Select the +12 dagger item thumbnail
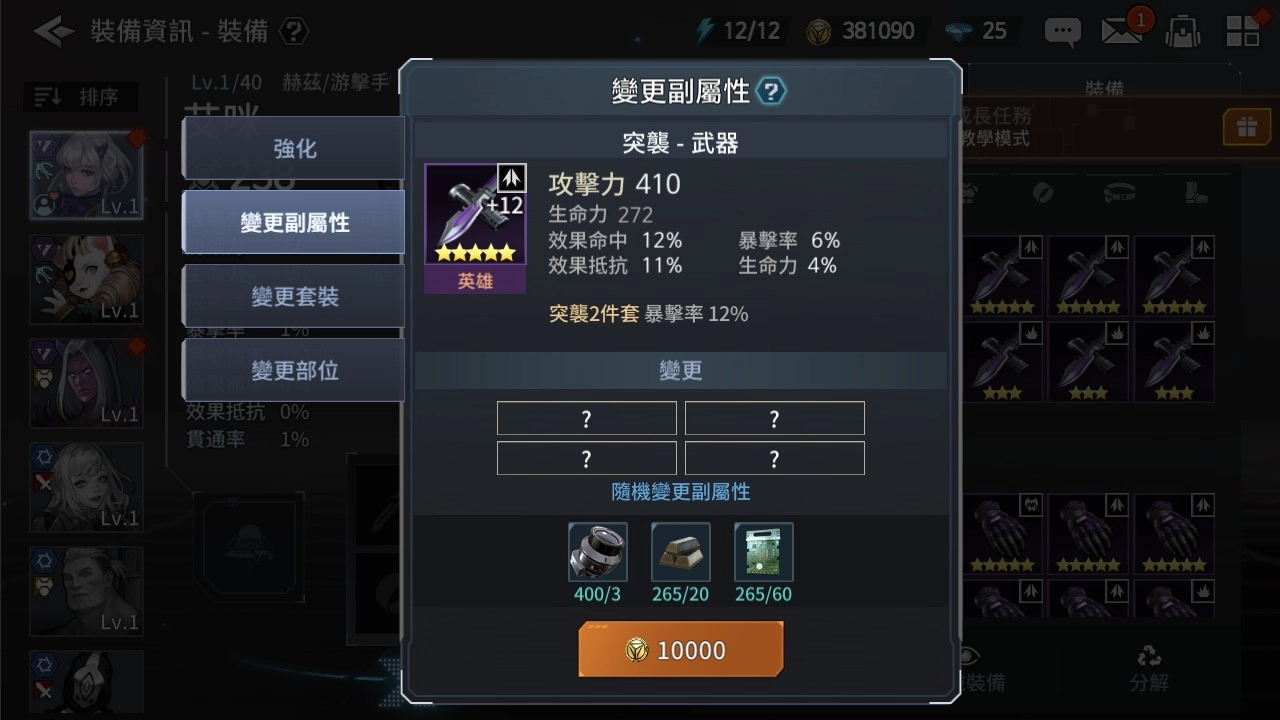The image size is (1280, 720). point(475,215)
